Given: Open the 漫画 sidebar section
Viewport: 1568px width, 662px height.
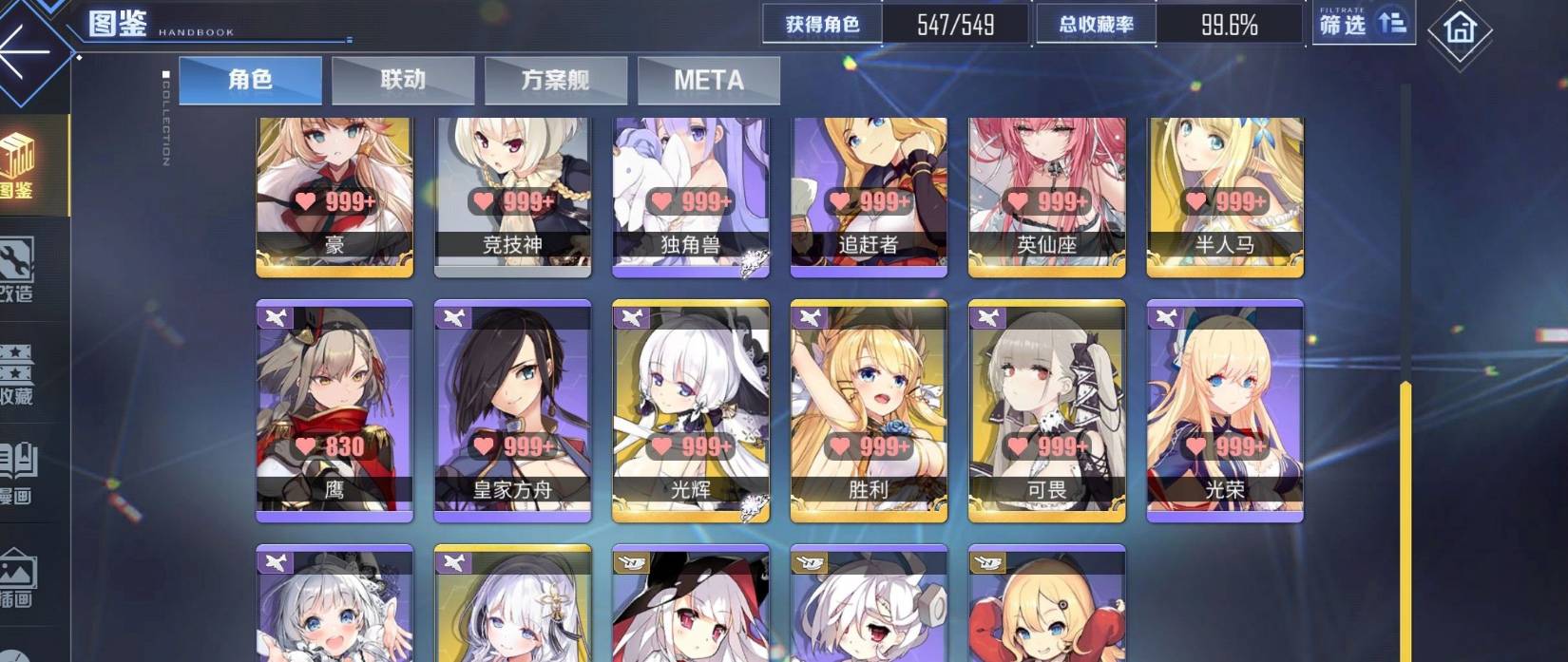Looking at the screenshot, I should click(x=19, y=475).
